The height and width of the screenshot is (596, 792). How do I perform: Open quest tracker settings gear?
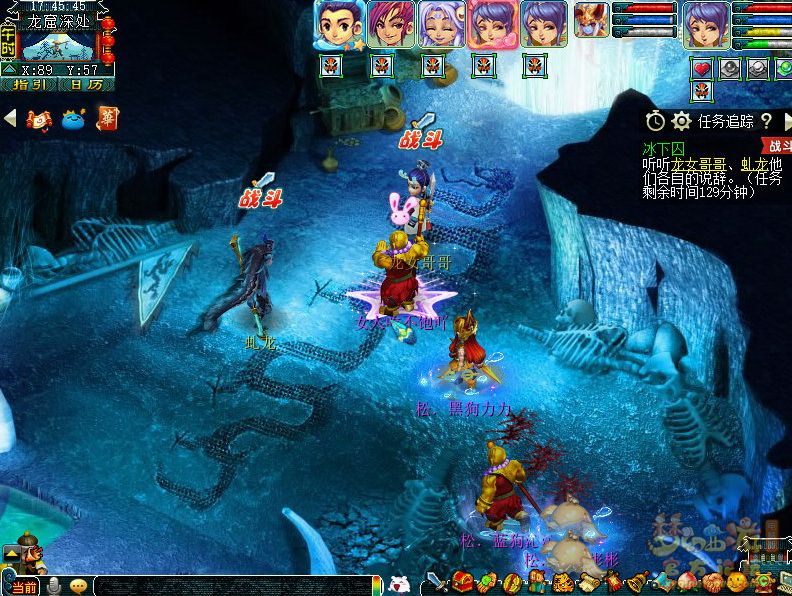click(x=681, y=121)
